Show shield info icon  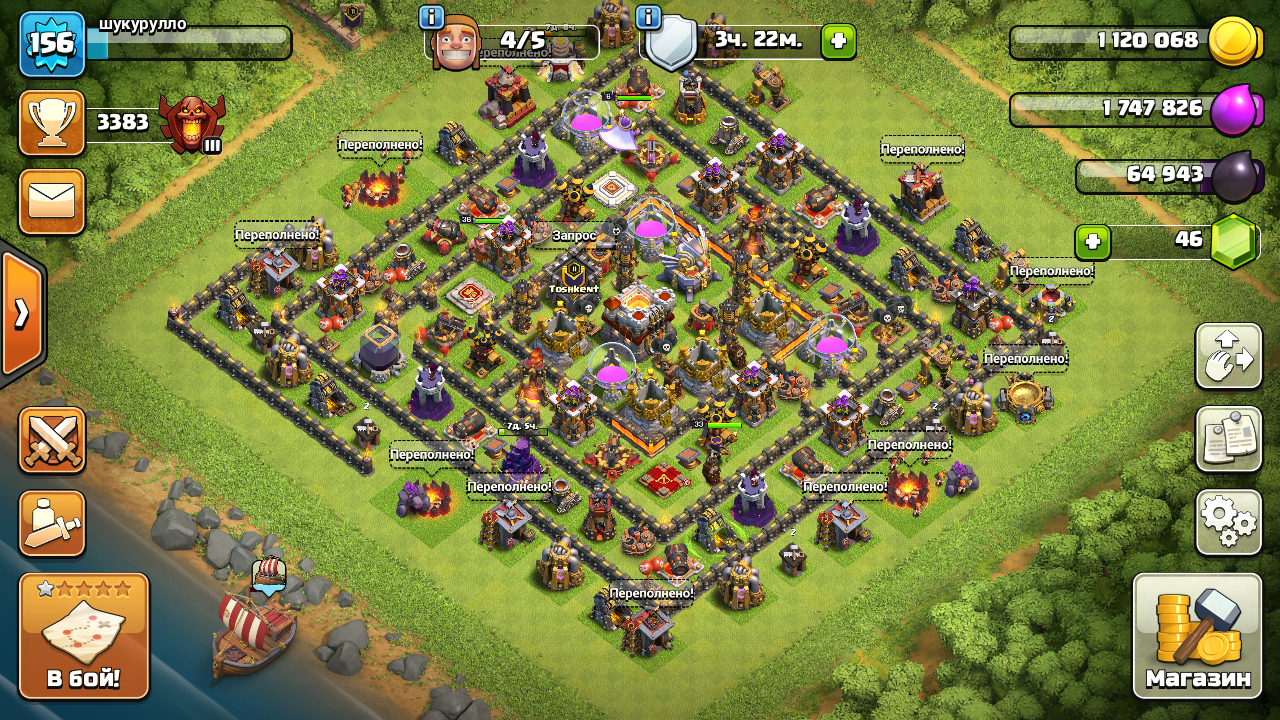648,17
